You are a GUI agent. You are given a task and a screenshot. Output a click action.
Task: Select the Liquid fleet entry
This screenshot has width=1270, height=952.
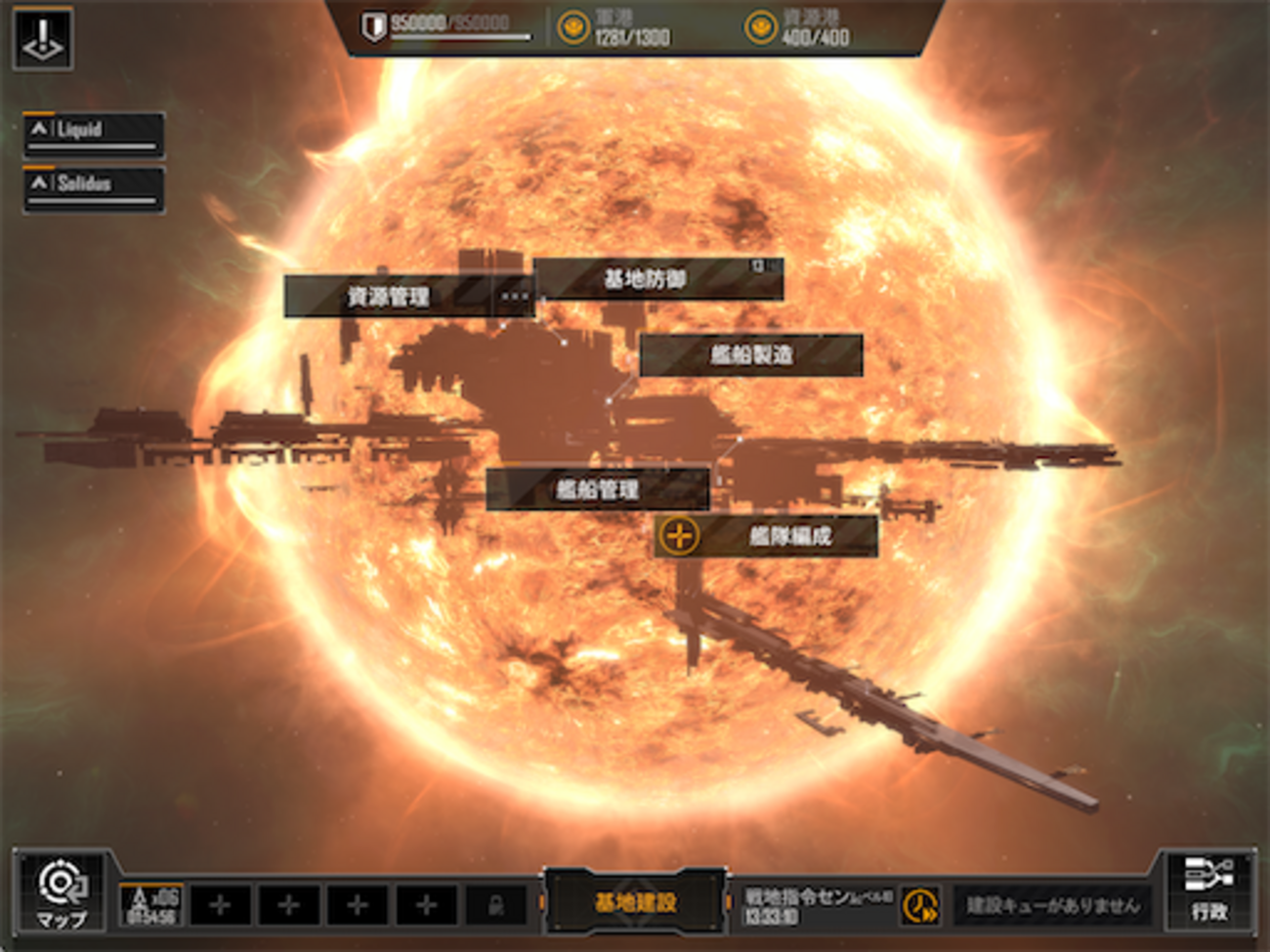coord(94,134)
